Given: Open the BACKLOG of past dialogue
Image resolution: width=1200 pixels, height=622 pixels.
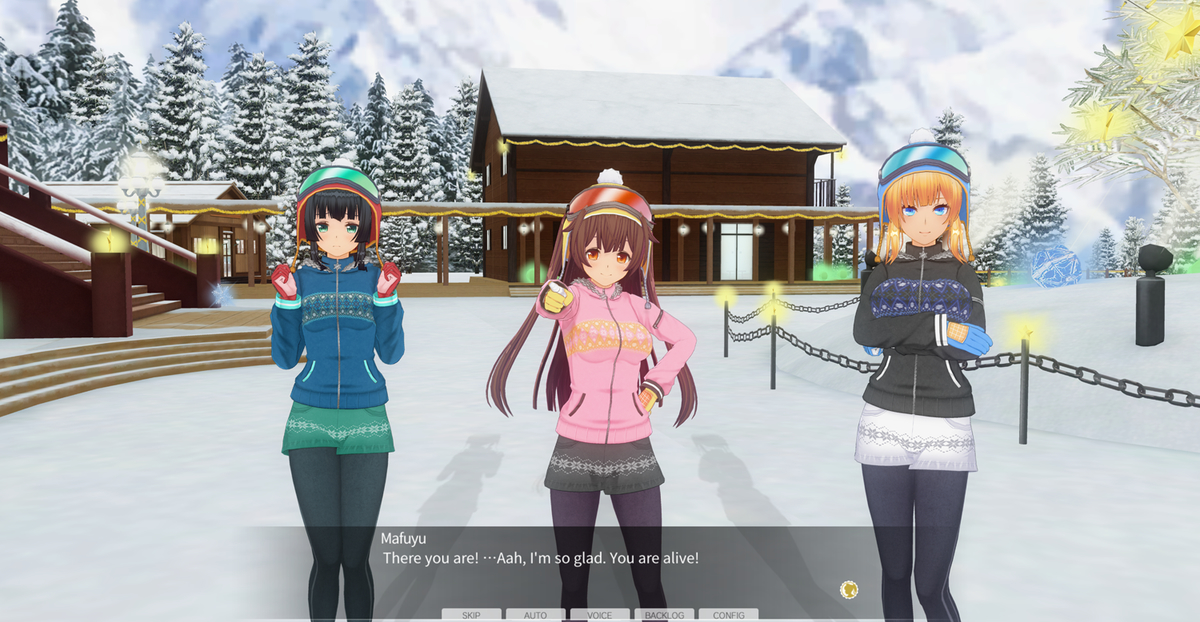Looking at the screenshot, I should point(664,615).
